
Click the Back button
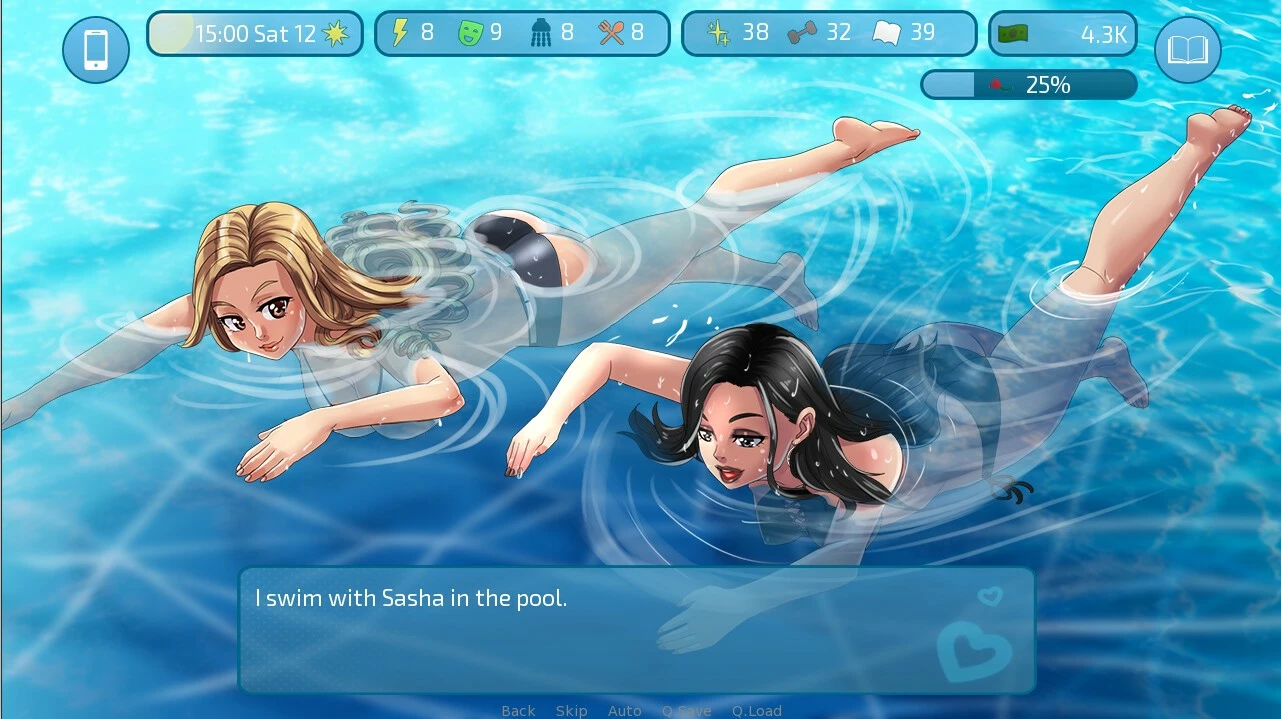518,710
